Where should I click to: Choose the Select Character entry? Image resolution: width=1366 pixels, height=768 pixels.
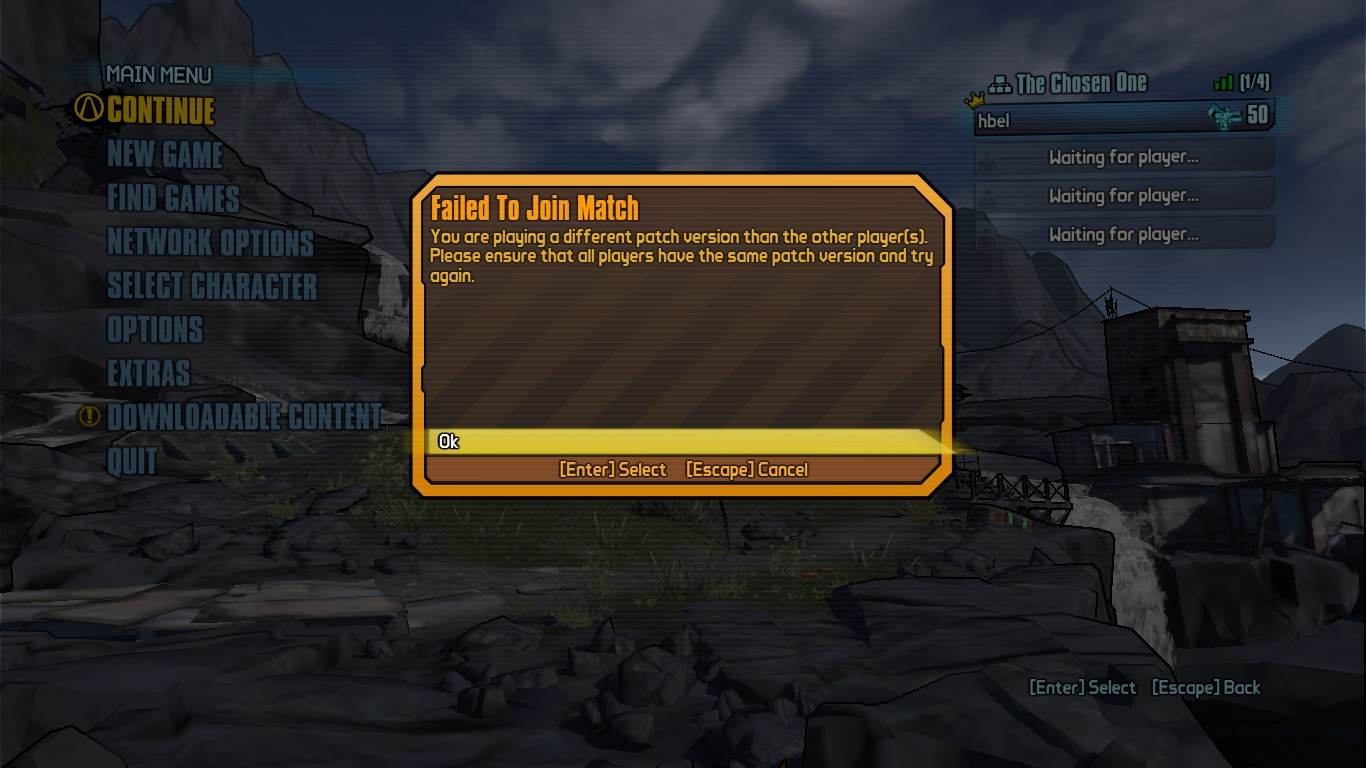212,286
